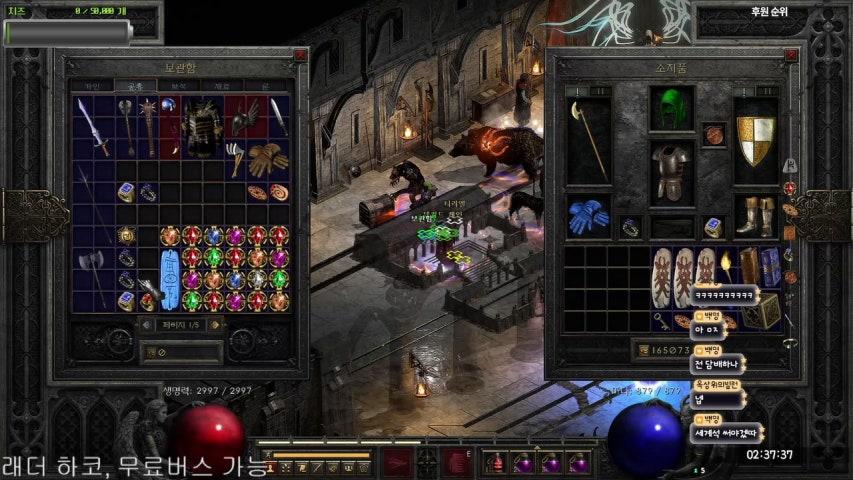Close the stash panel

[300, 56]
